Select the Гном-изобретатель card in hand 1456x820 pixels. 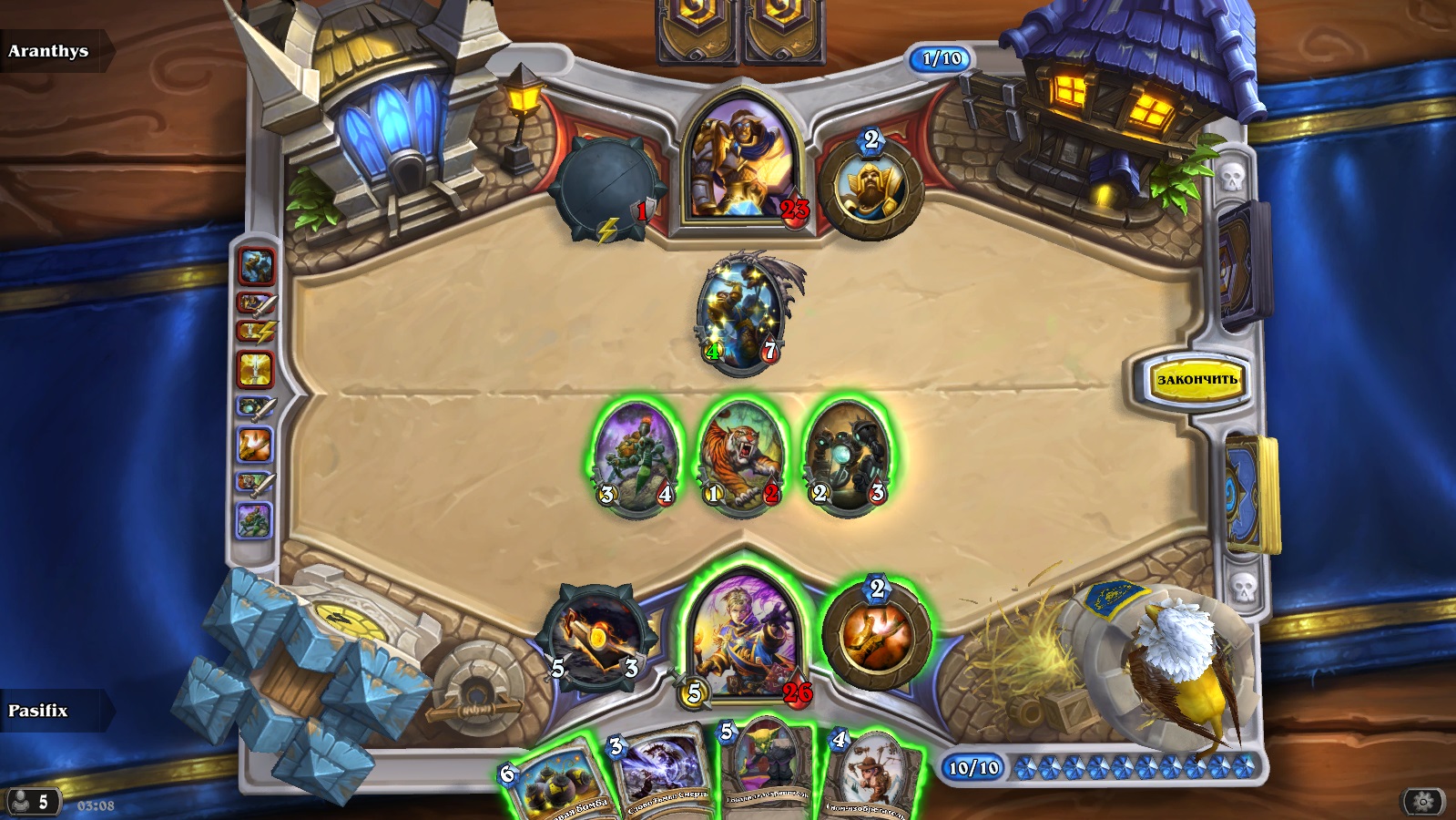click(x=871, y=774)
